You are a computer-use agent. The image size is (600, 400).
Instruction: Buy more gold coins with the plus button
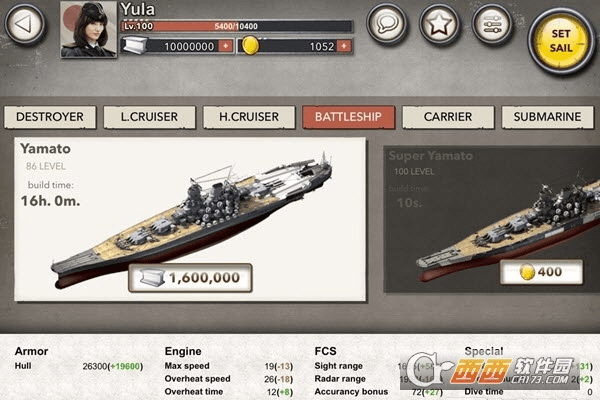tap(344, 46)
